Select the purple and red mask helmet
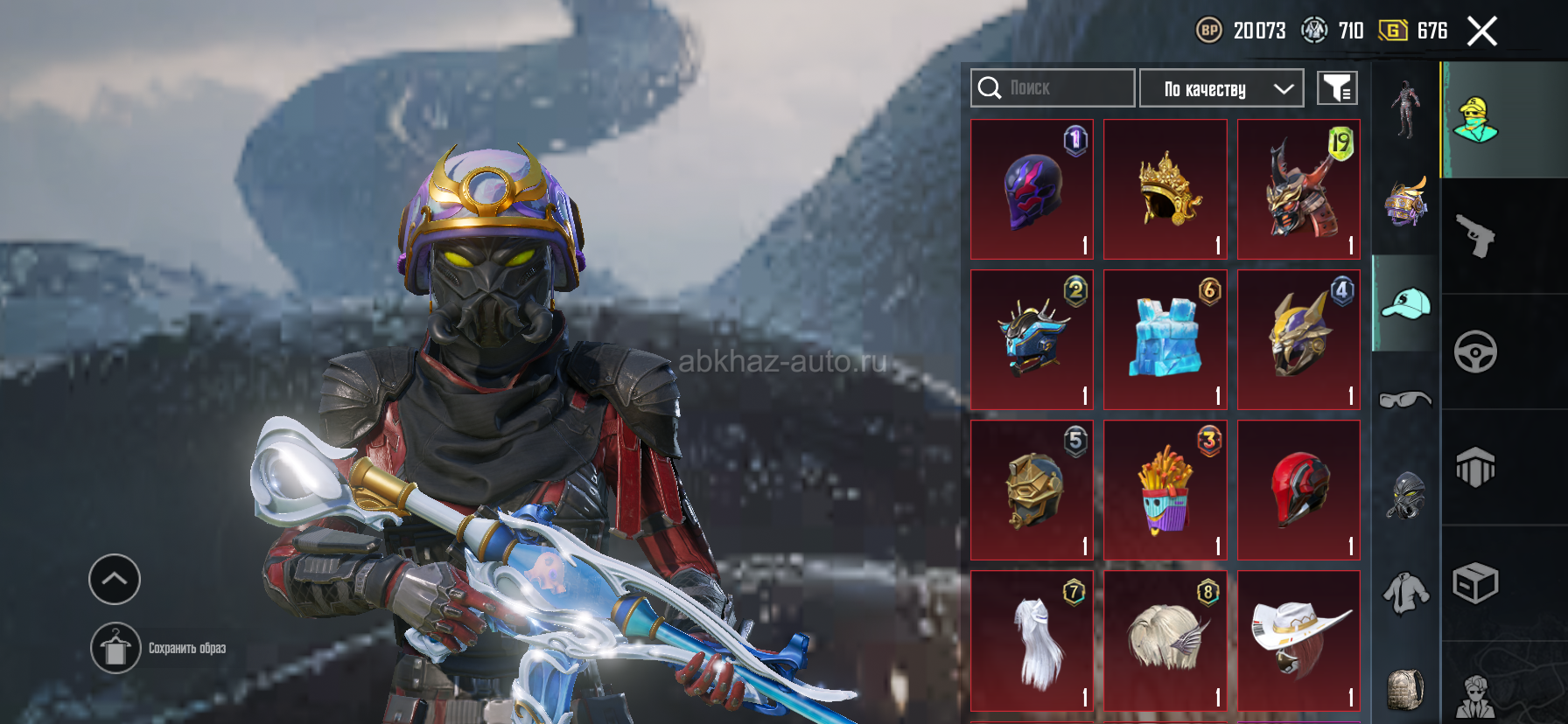The width and height of the screenshot is (1568, 724). tap(1032, 190)
